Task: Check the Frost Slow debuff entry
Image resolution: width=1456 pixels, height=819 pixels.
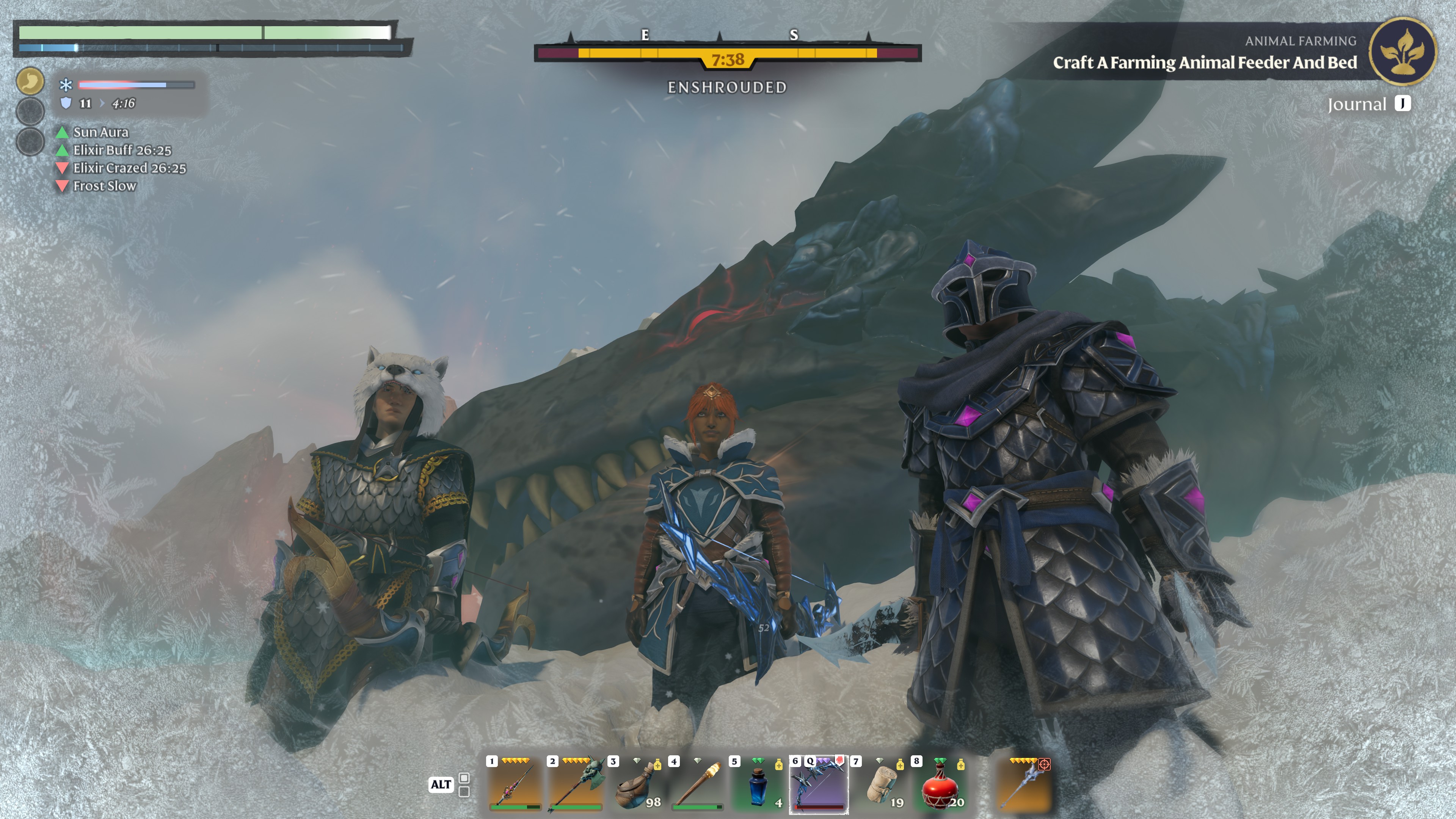Action: tap(105, 187)
